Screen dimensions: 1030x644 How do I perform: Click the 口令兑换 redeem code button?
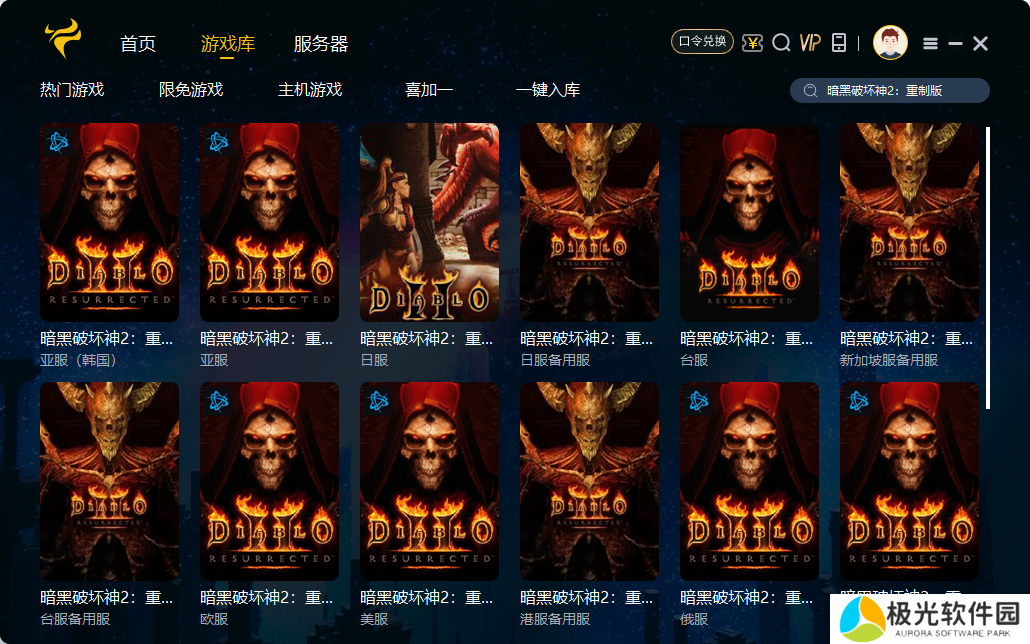702,42
